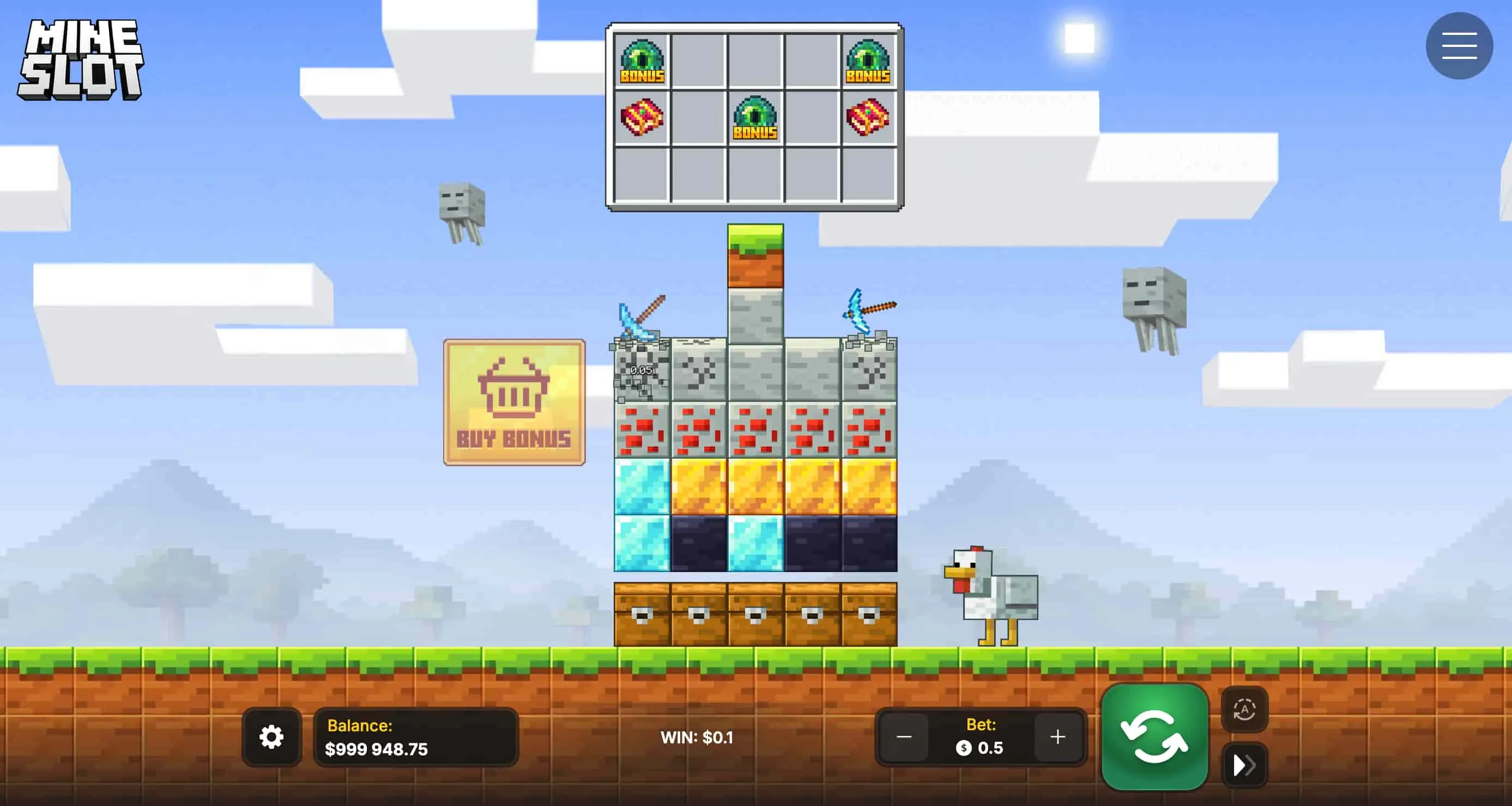Open the game menu in the top-right corner
Screen dimensions: 1512x806
tap(1459, 45)
